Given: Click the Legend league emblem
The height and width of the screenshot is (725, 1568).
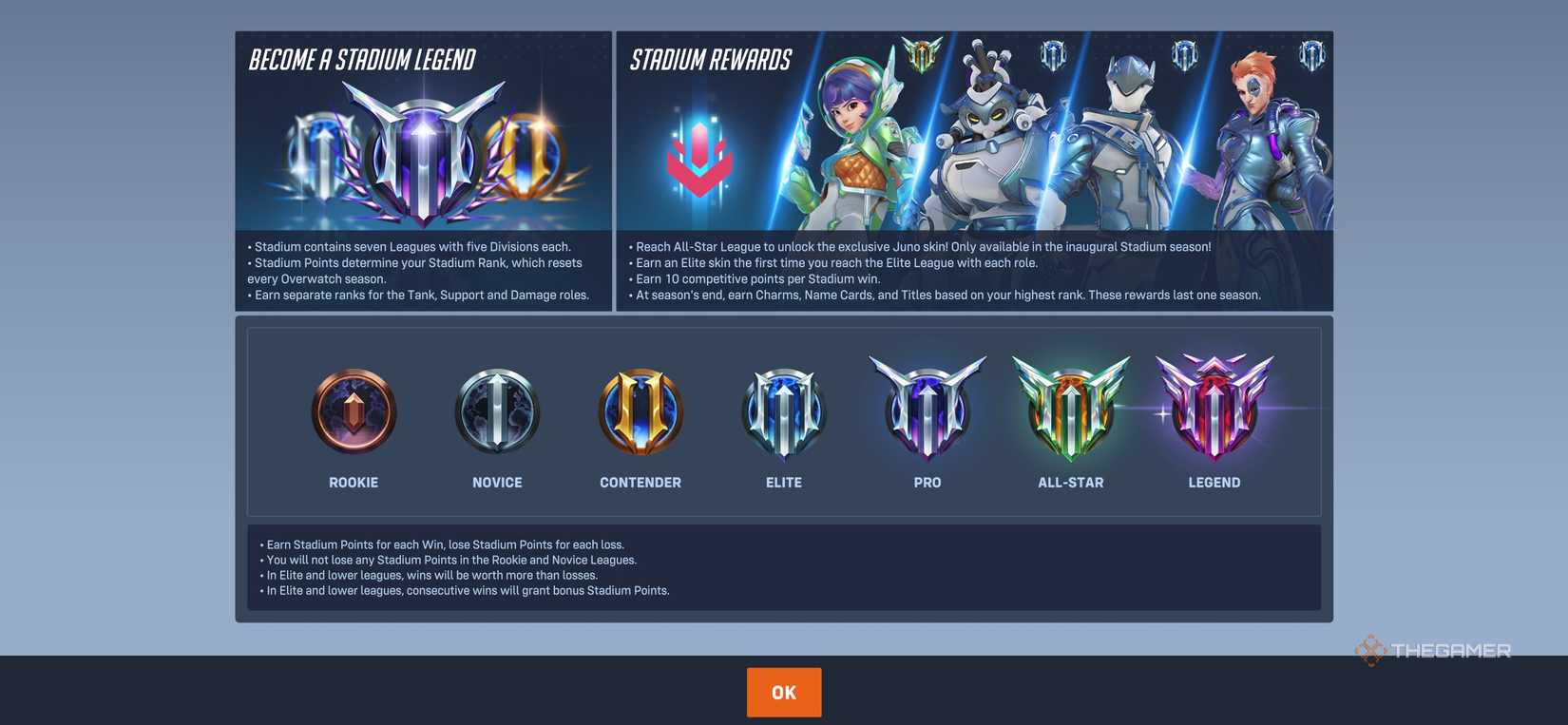Looking at the screenshot, I should point(1214,407).
